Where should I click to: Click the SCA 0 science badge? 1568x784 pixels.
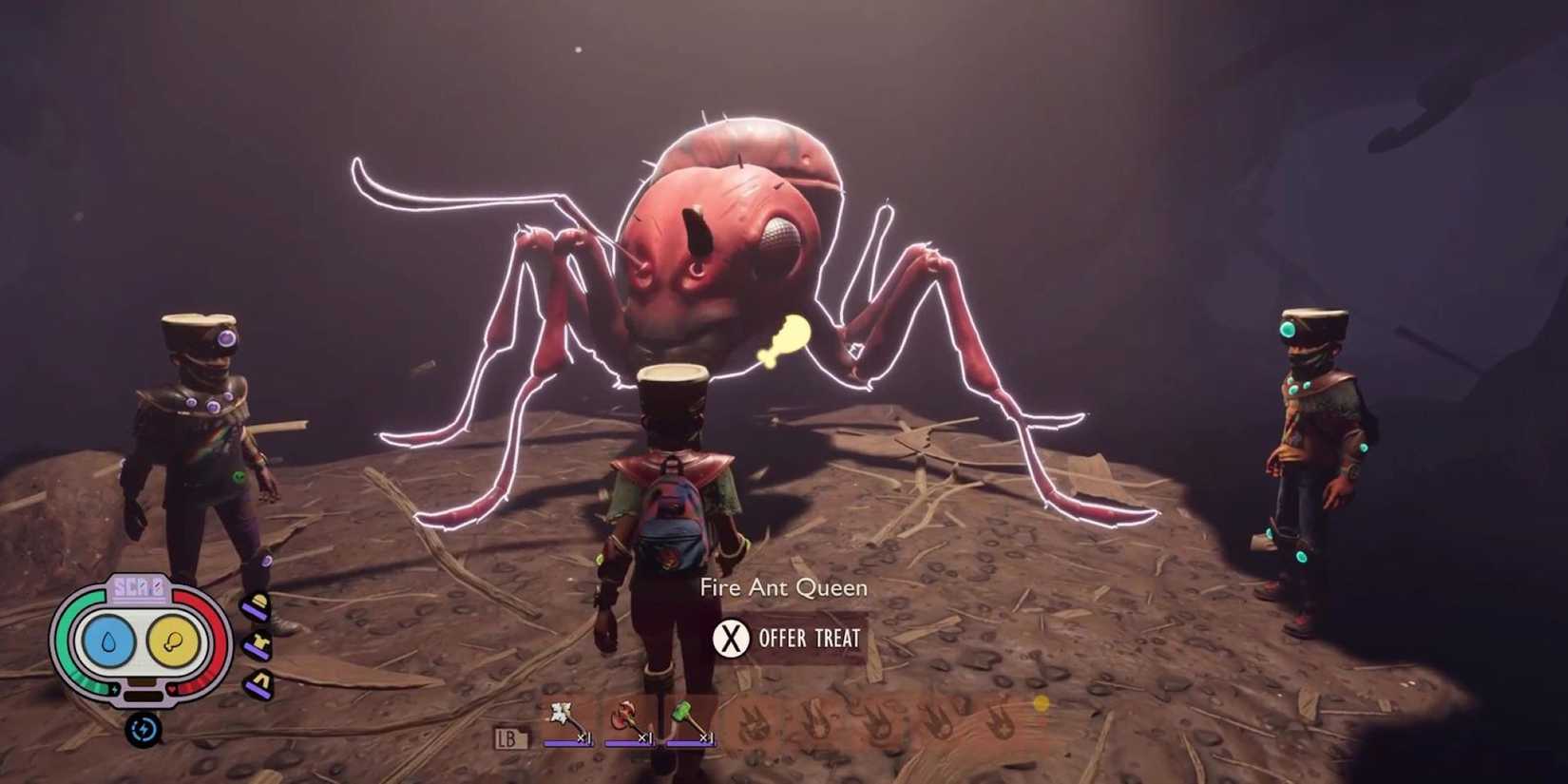(x=140, y=585)
